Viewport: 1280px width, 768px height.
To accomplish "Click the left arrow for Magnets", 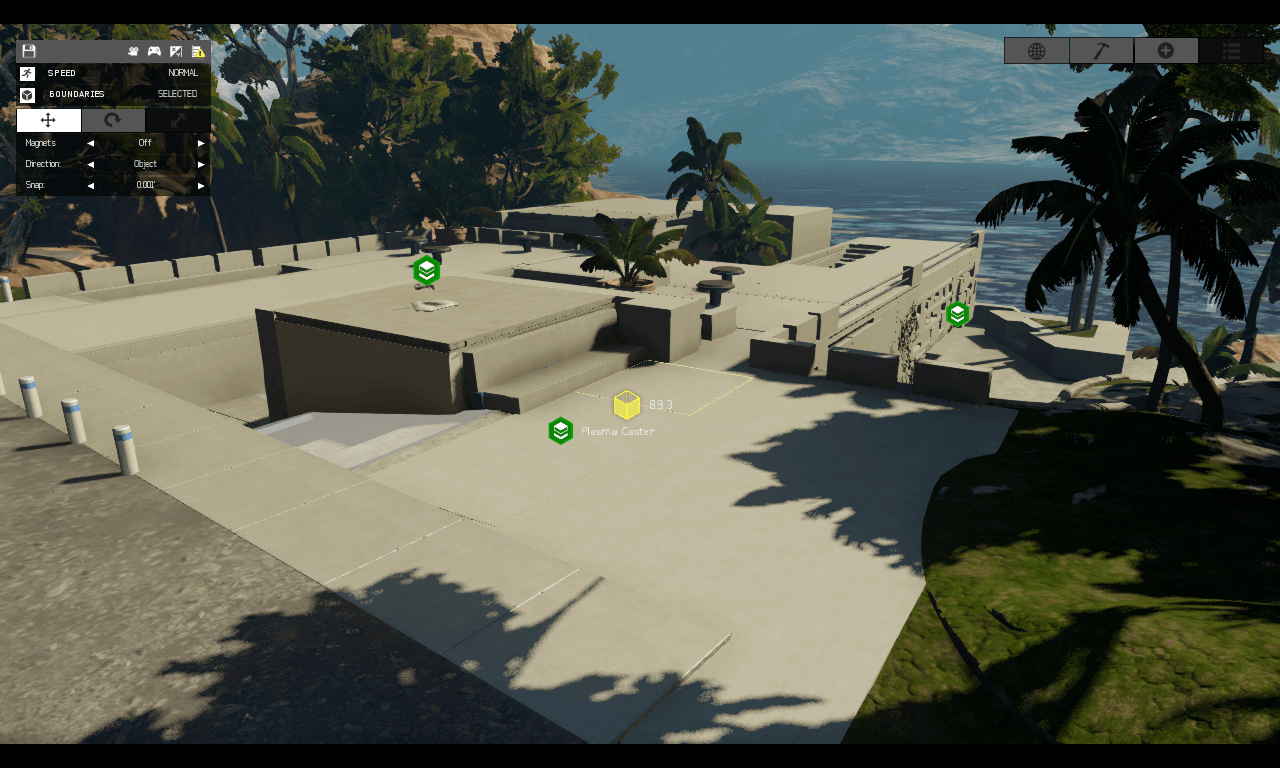I will tap(90, 143).
